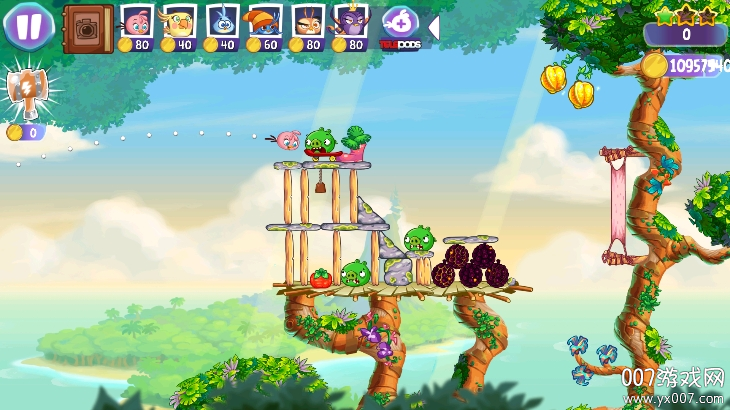The height and width of the screenshot is (410, 730).
Task: Open the camera photo album book
Action: click(x=88, y=28)
